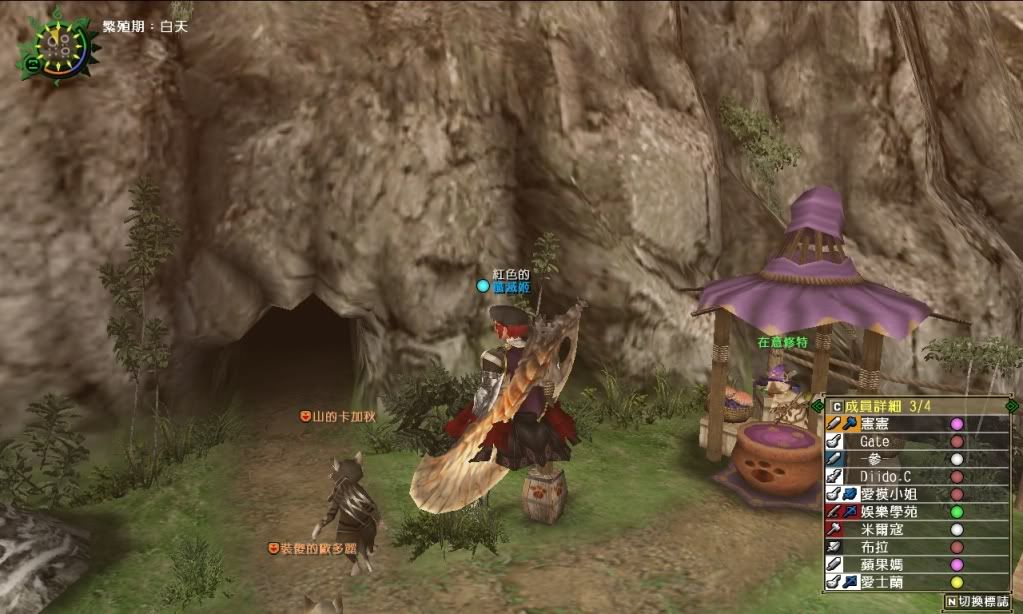
Task: Choose member Diido.C from the list
Action: (x=885, y=476)
